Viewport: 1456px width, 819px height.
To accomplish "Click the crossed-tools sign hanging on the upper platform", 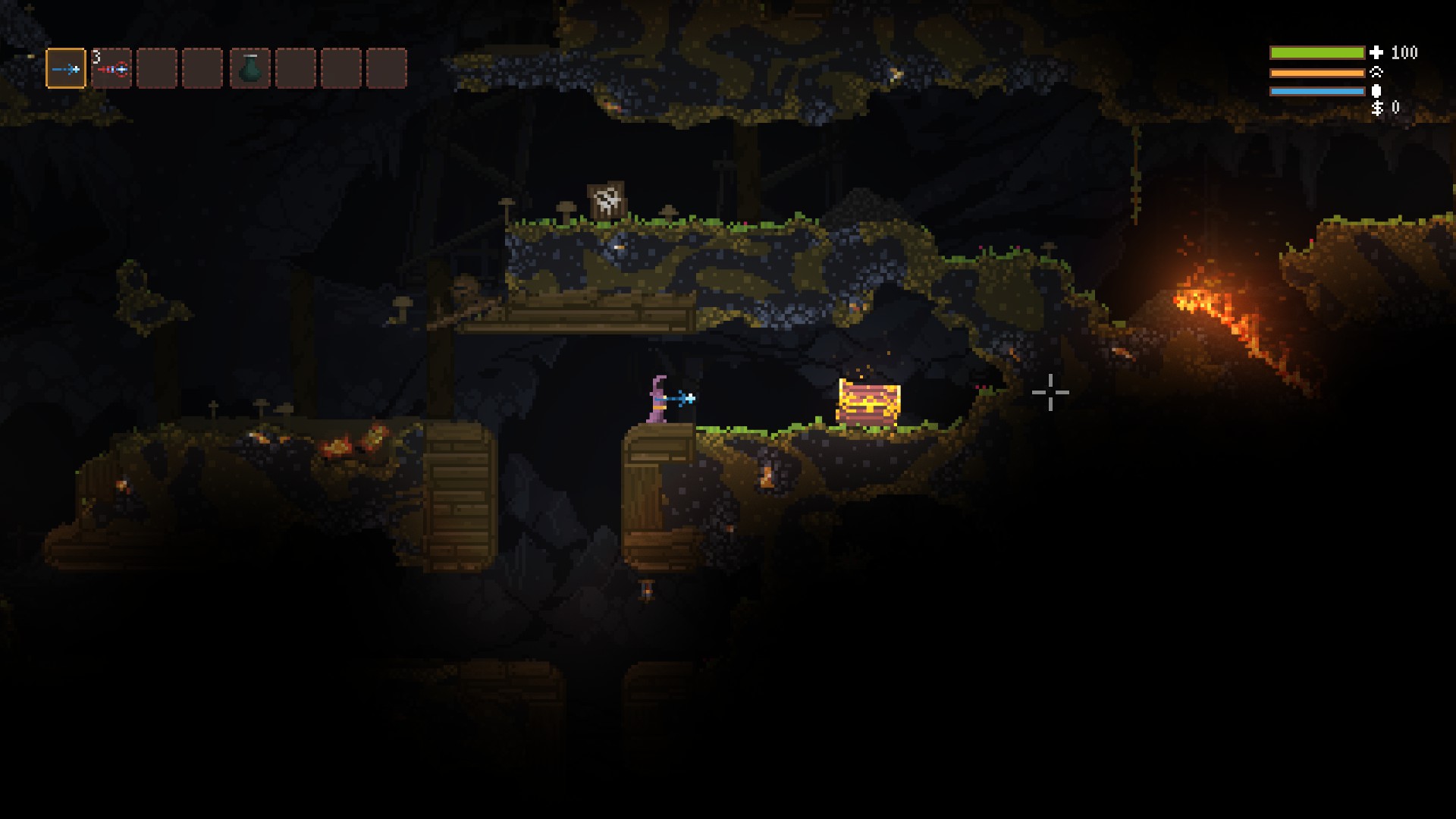I will pyautogui.click(x=606, y=199).
